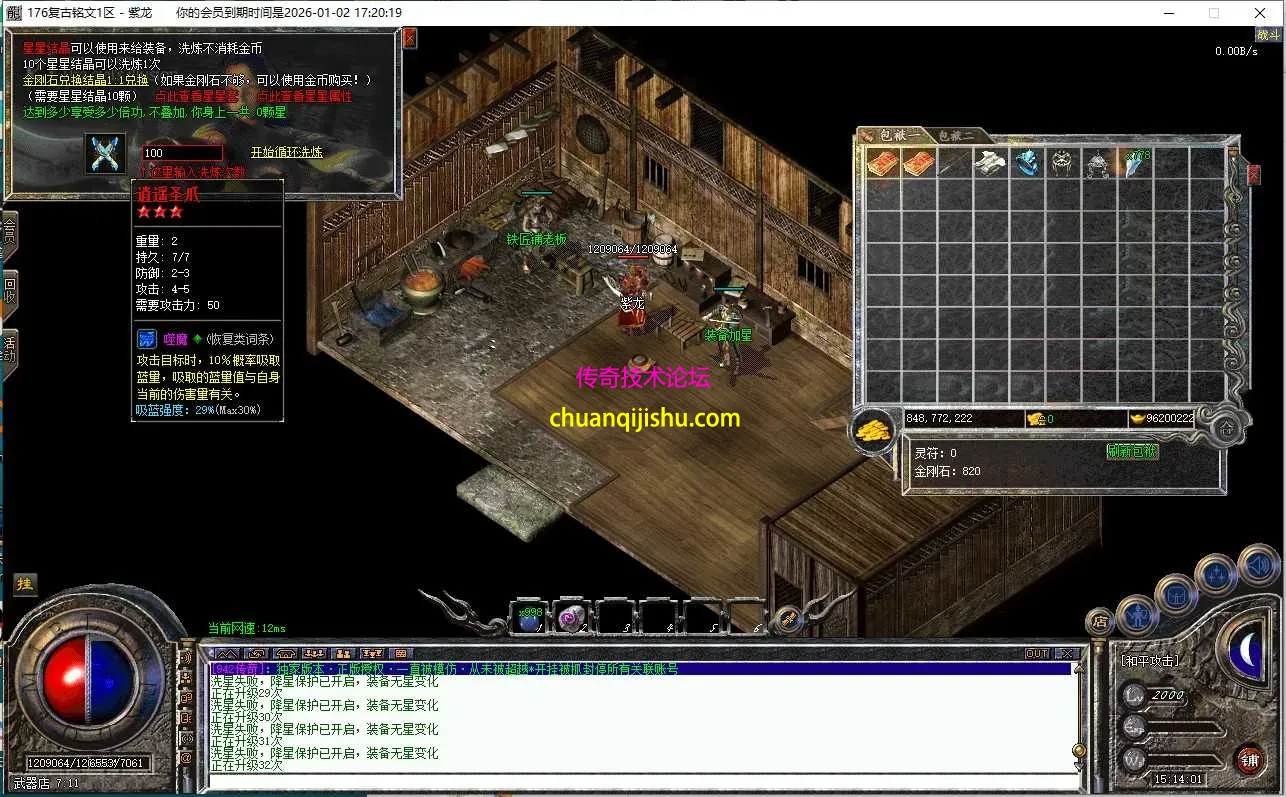Click the armor item icon in the bag
This screenshot has height=797, width=1286.
click(990, 163)
